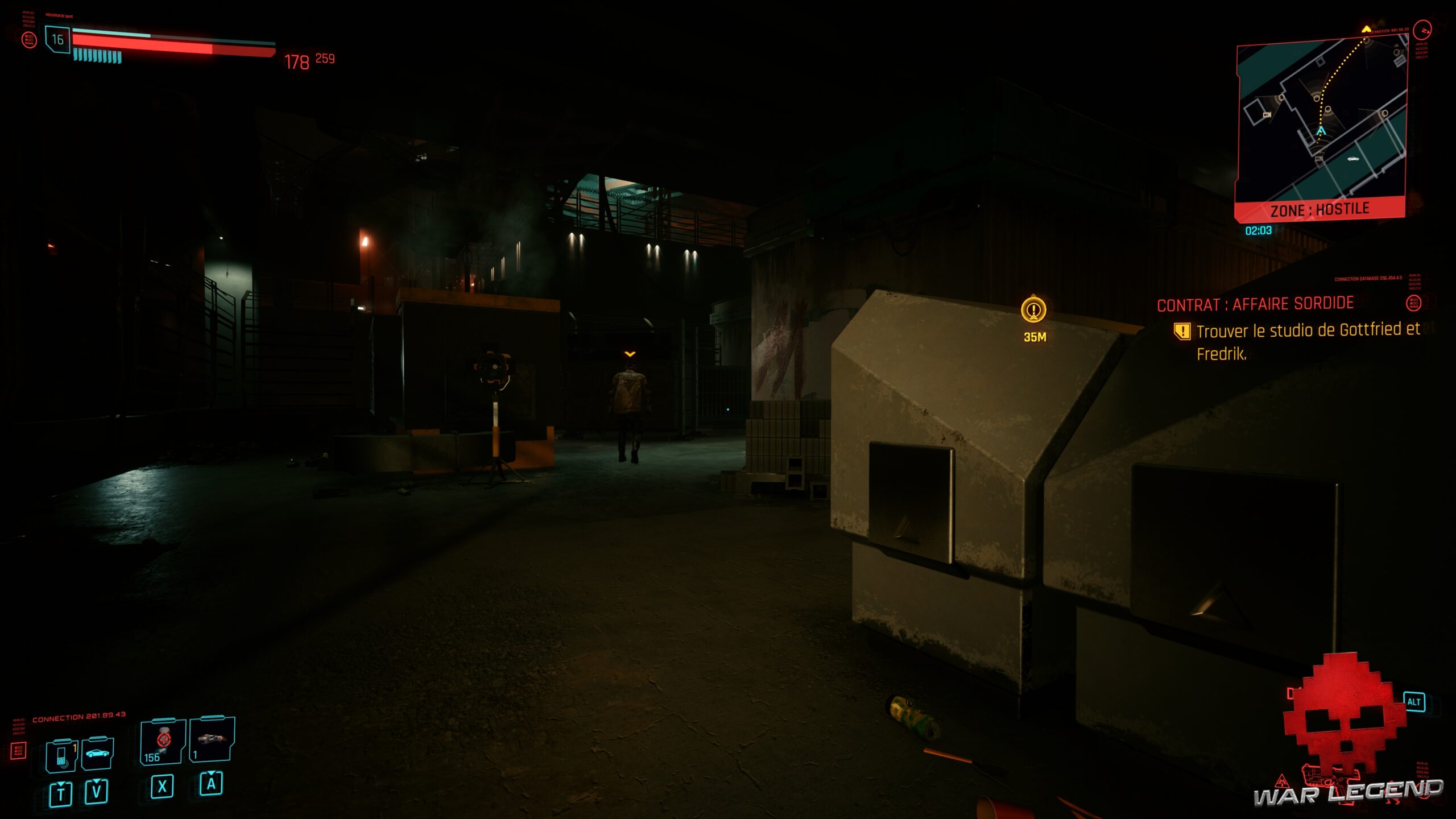
Task: Expand the chevron above the T key slot
Action: (61, 784)
